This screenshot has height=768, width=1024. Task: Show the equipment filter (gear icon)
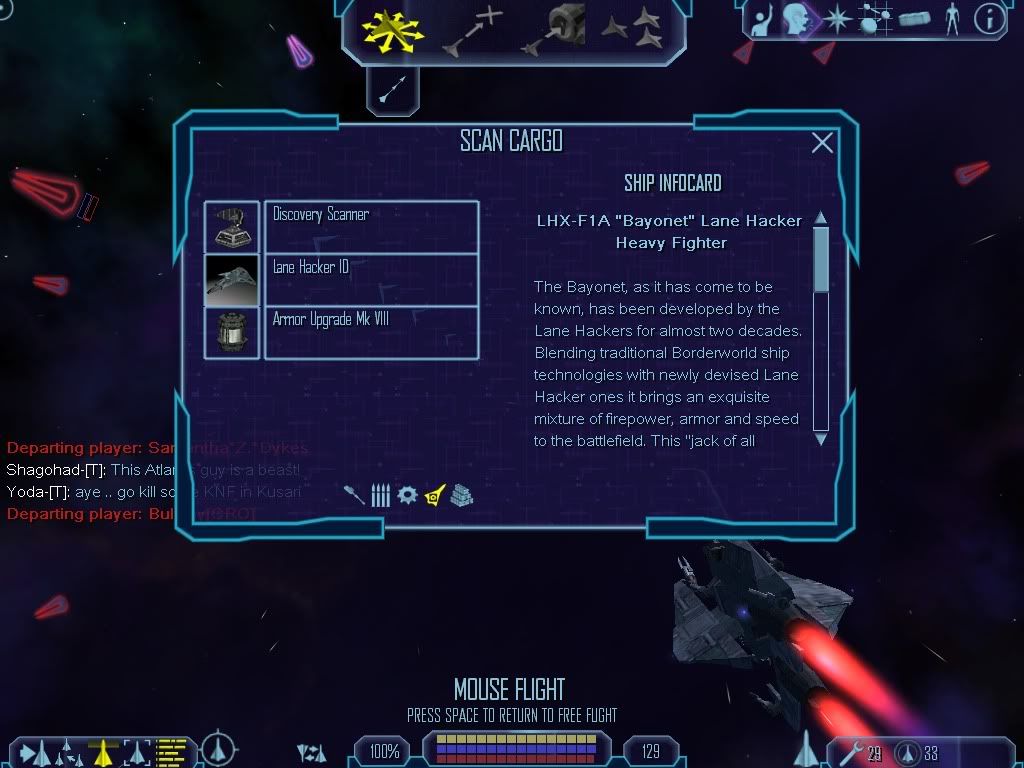point(407,494)
